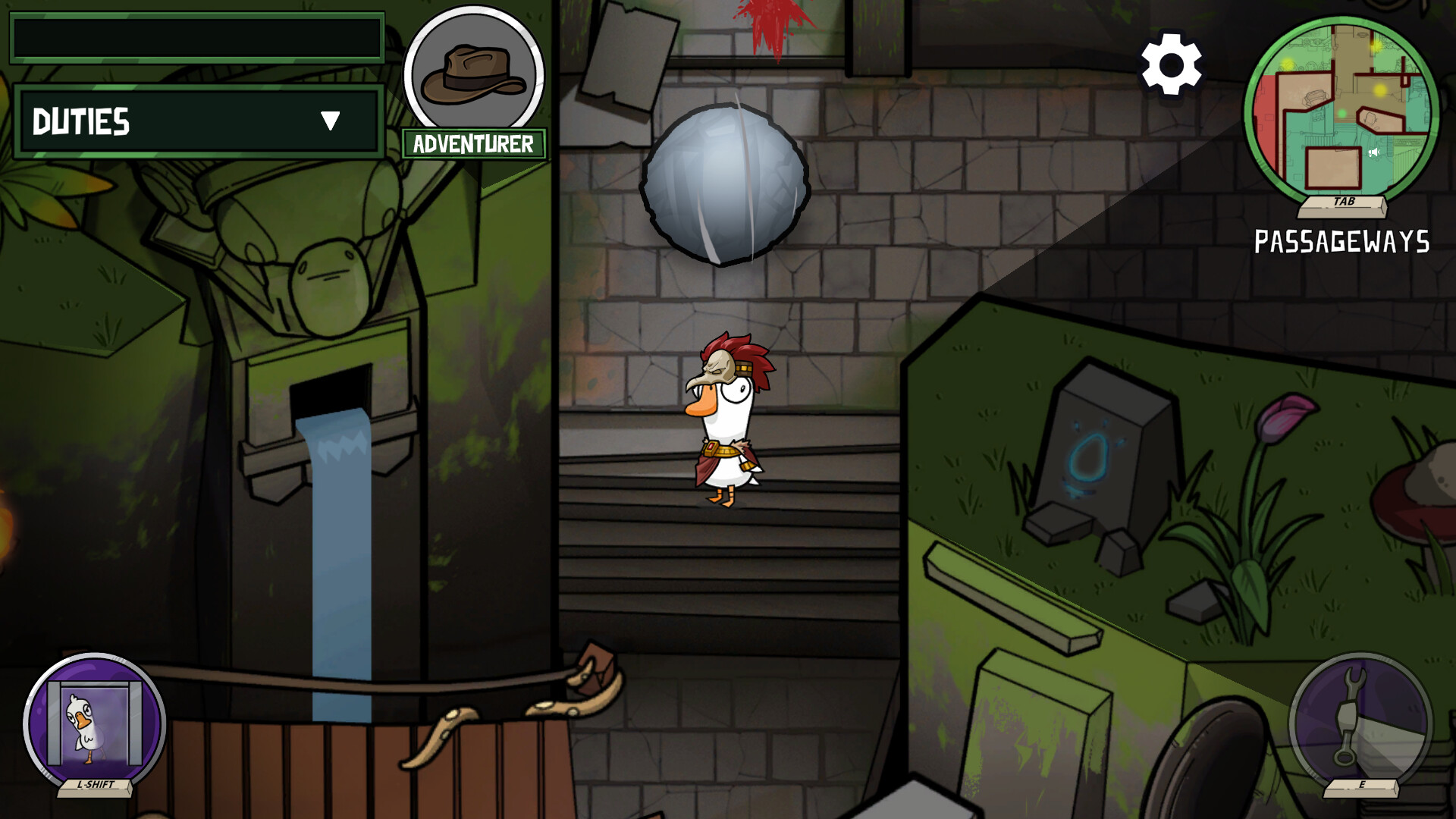Mute the speaker icon inside the minimap
This screenshot has height=819, width=1456.
pyautogui.click(x=1373, y=152)
